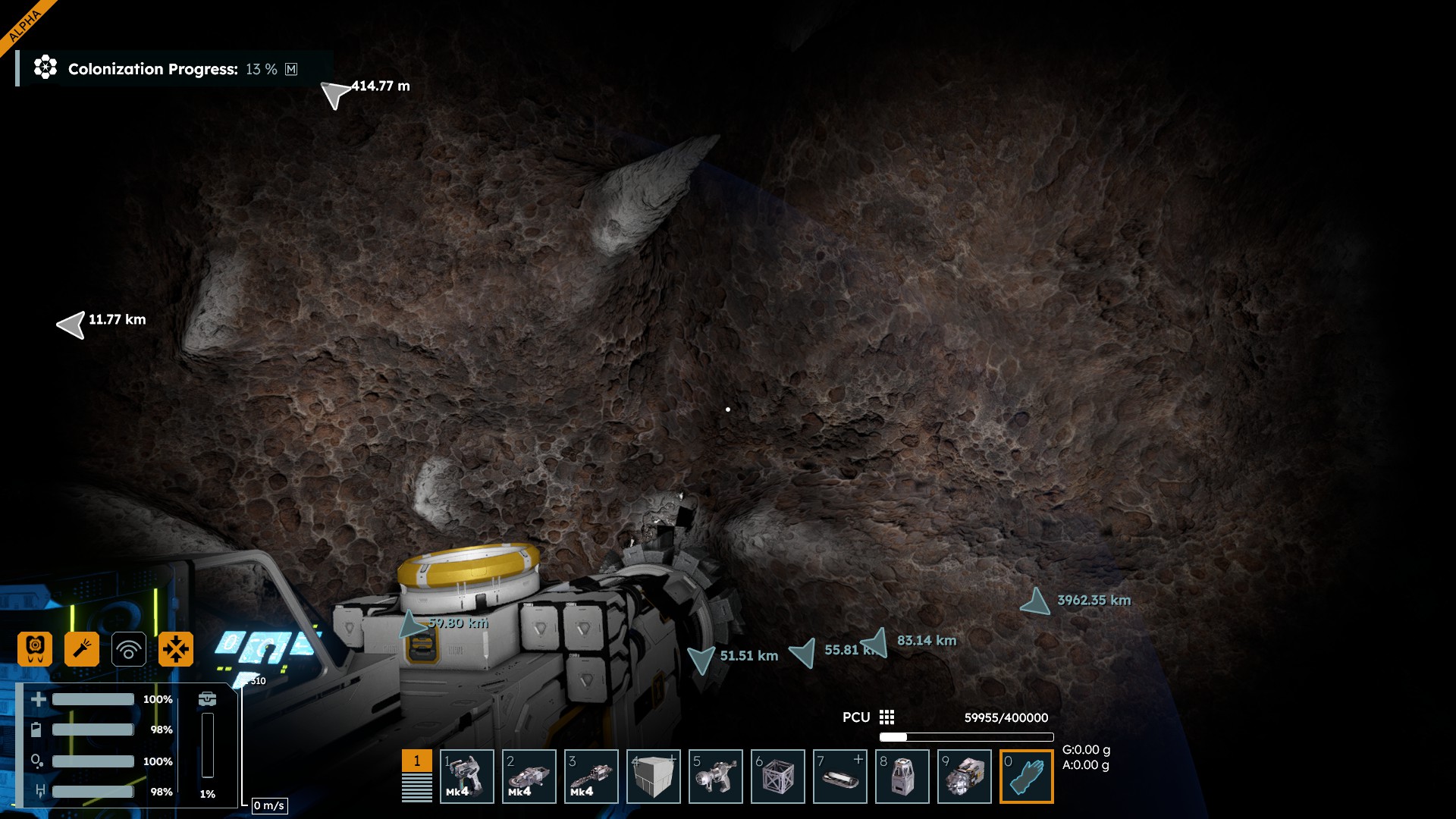Toggle the flashlight icon
Image resolution: width=1456 pixels, height=819 pixels.
click(x=82, y=649)
